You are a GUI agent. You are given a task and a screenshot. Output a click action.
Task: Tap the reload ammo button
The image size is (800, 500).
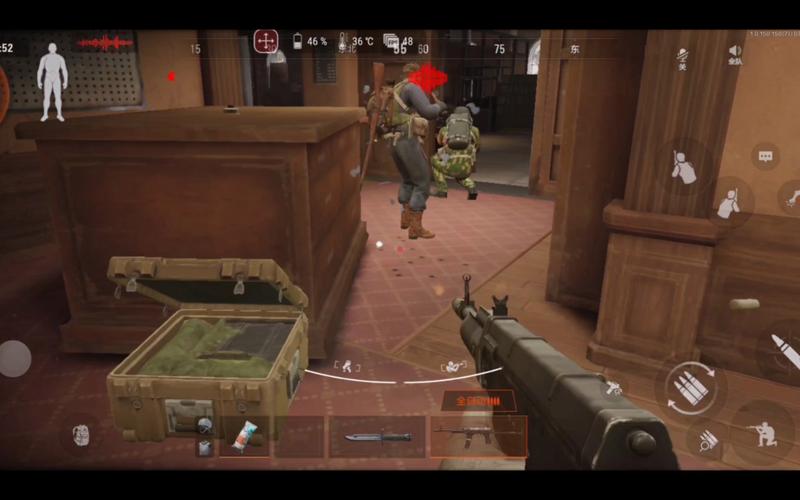(x=690, y=387)
